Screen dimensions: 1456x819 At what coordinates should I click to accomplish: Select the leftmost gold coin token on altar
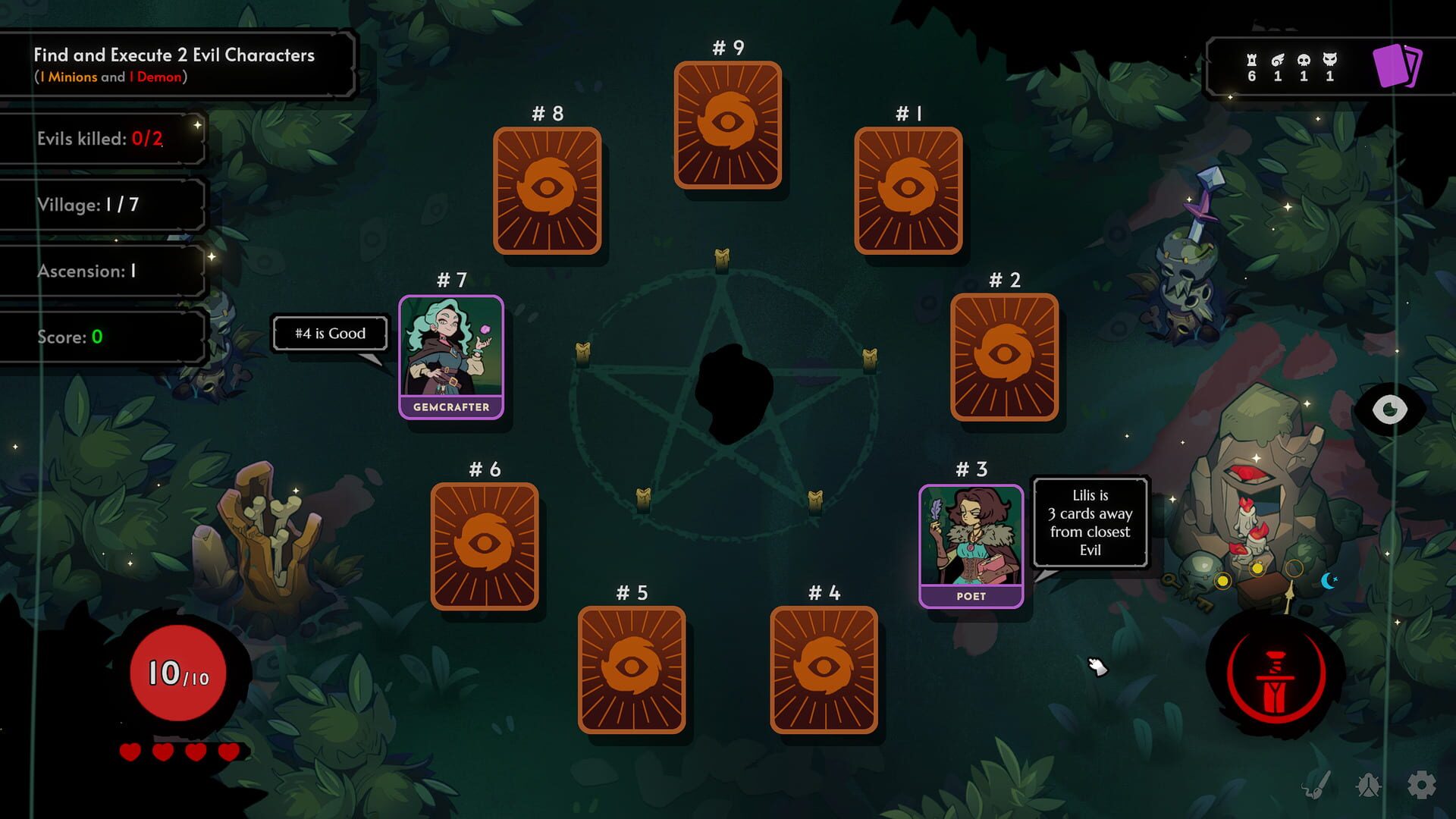(x=1222, y=582)
